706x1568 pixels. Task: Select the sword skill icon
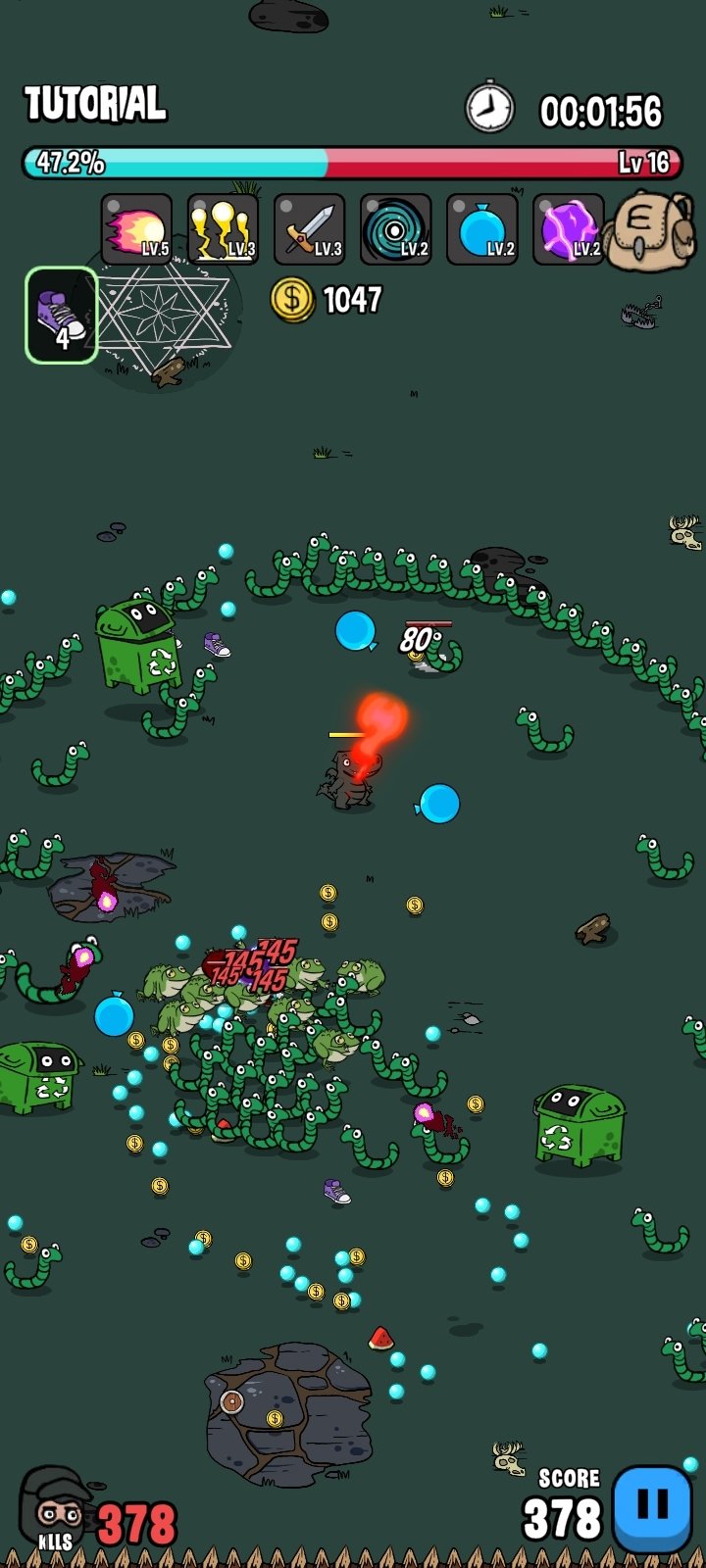309,230
